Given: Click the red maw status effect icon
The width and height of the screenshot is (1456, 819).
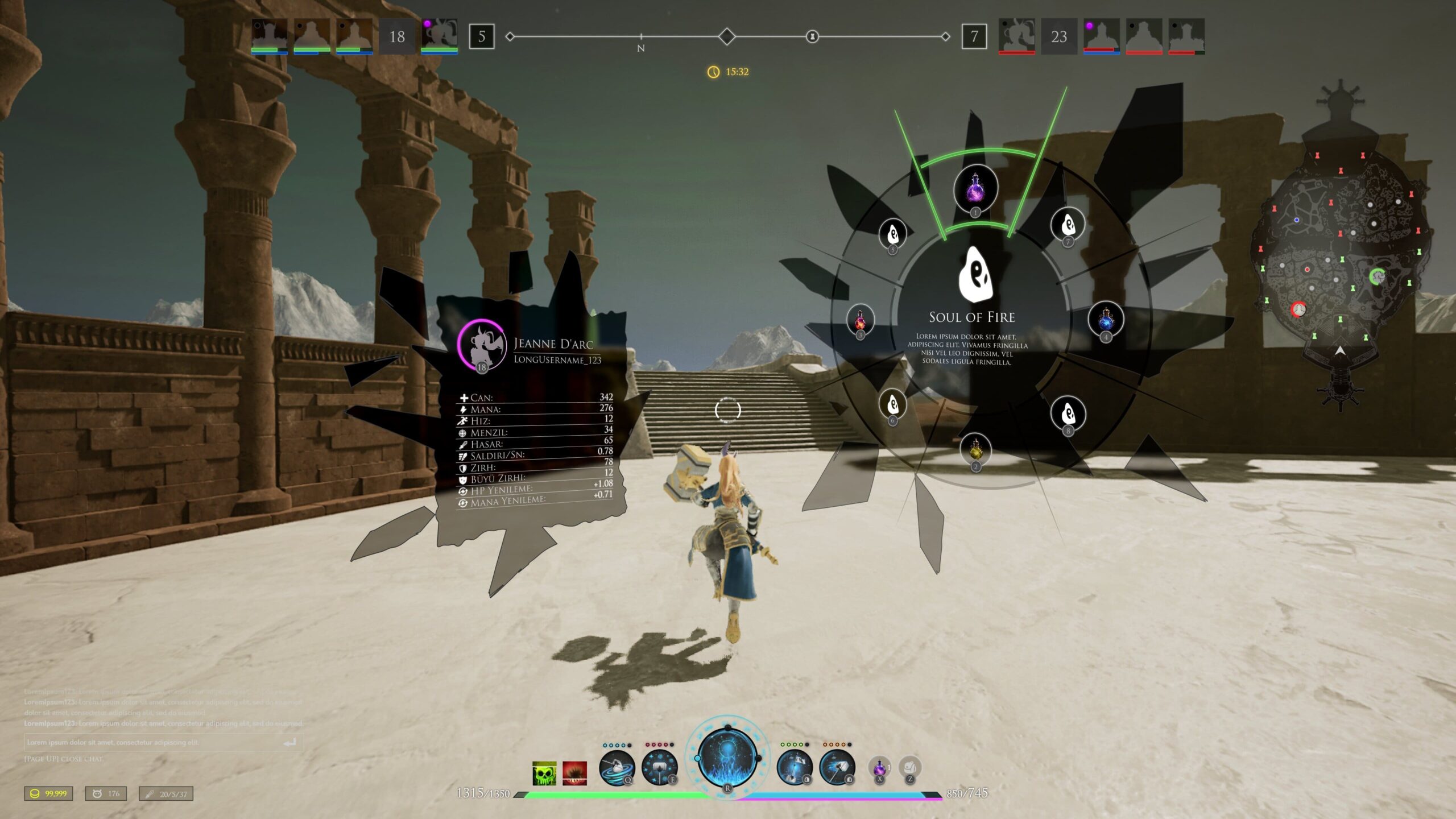Looking at the screenshot, I should [x=574, y=773].
